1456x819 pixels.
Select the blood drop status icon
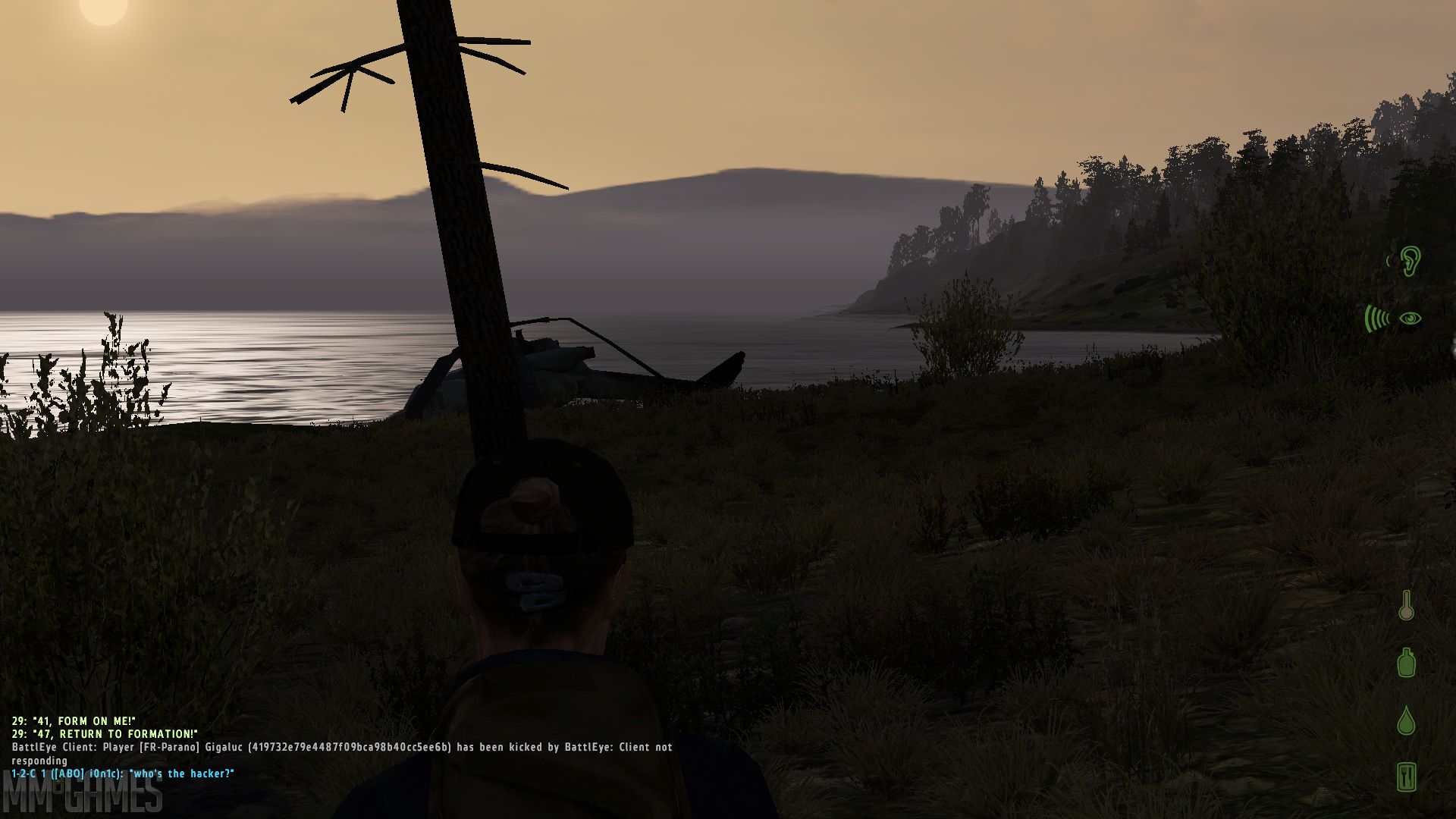(x=1406, y=720)
